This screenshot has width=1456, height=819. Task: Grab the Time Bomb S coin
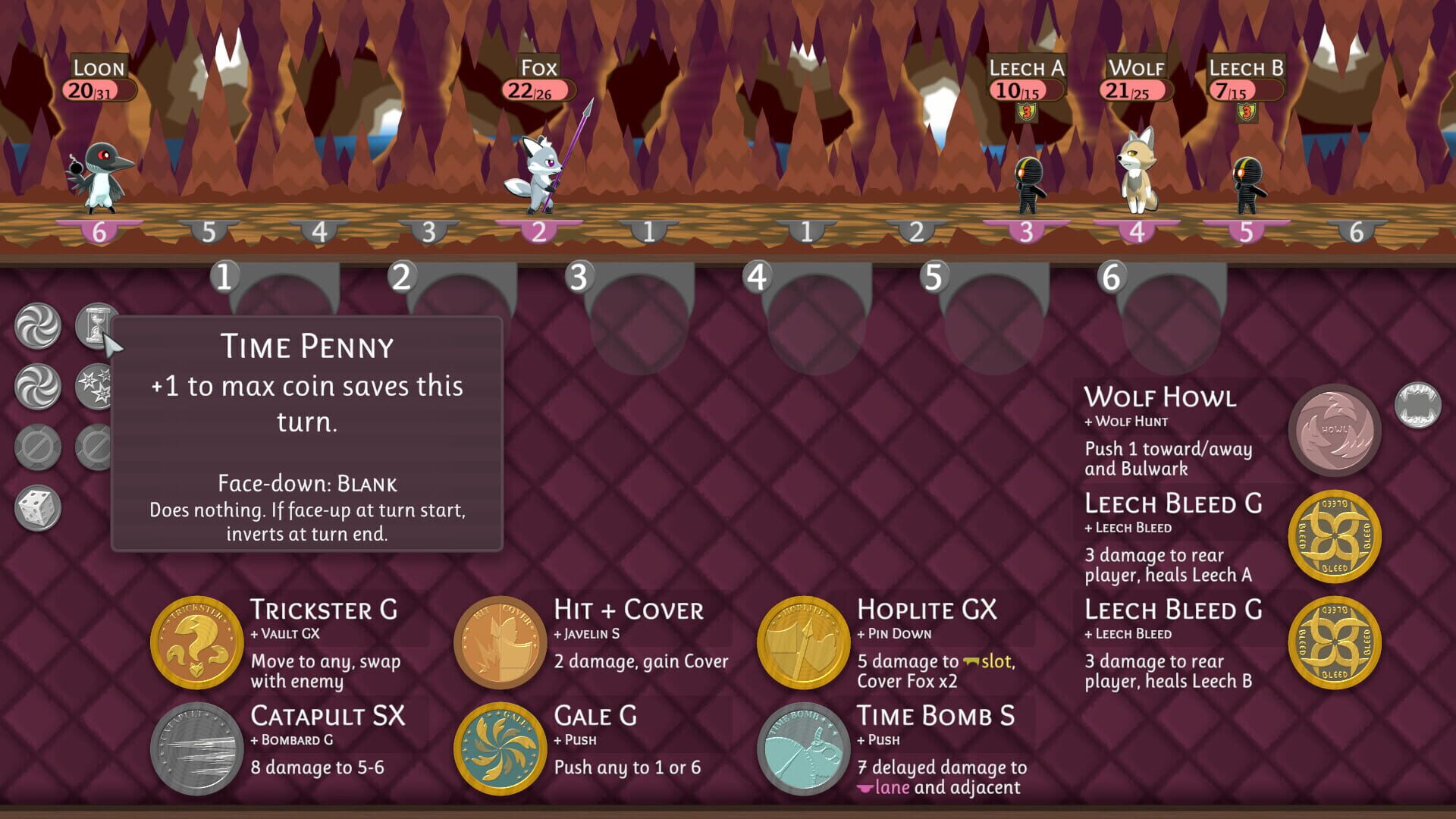[x=805, y=749]
